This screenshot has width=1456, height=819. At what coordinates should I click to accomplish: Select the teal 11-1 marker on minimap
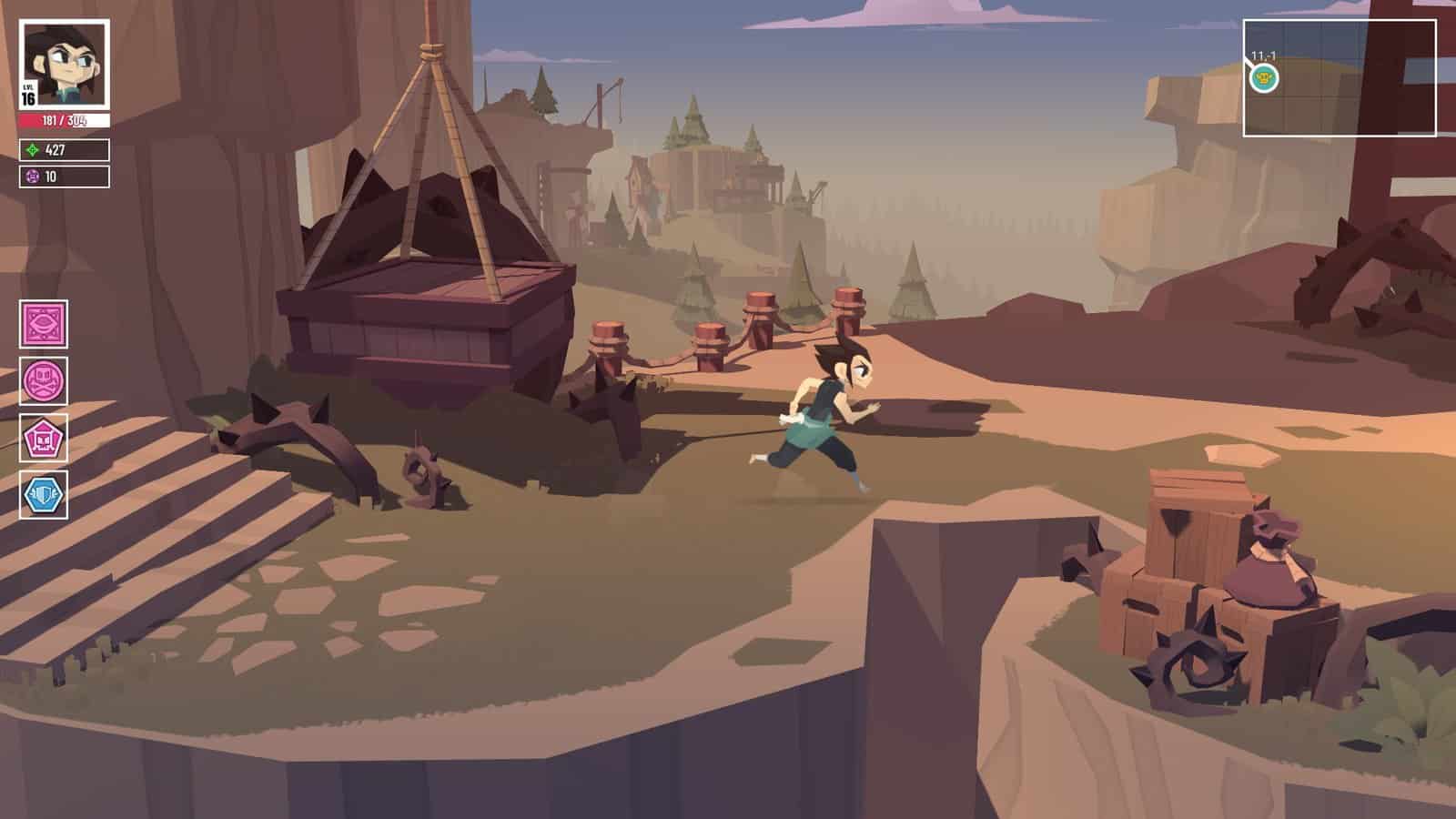point(1264,79)
